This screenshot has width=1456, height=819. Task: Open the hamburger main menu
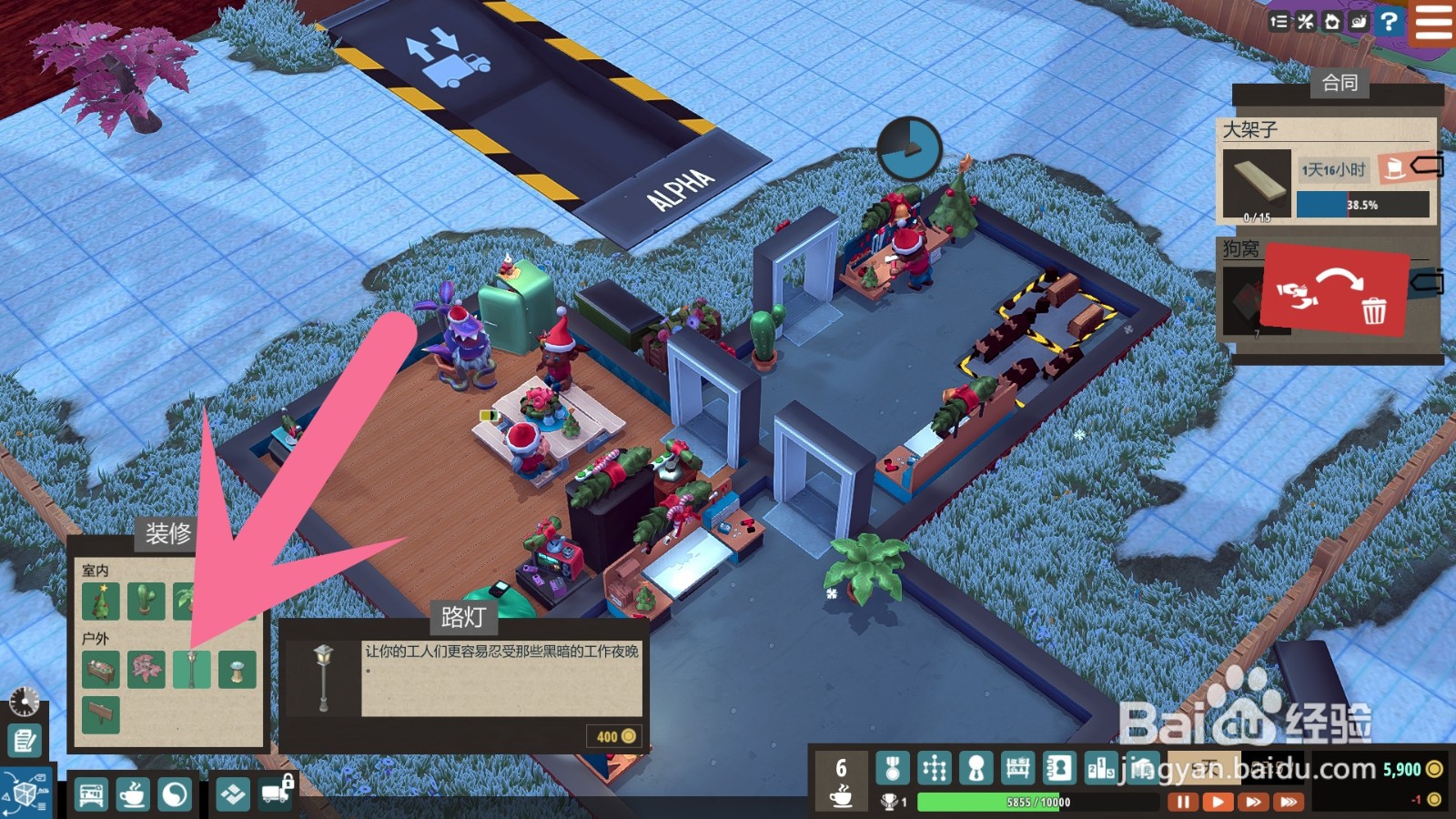click(x=1433, y=22)
